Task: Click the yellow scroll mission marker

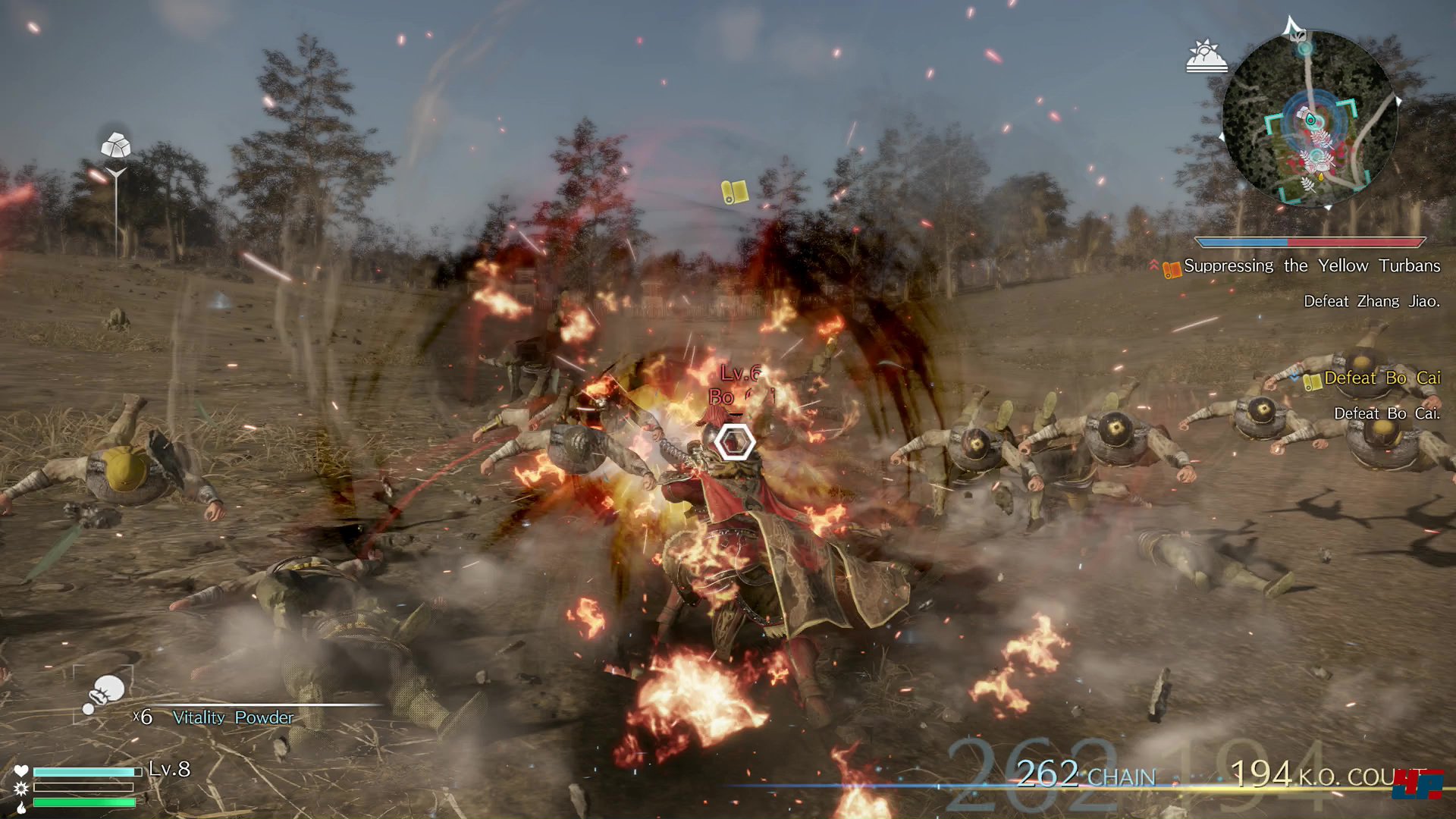Action: (x=734, y=192)
